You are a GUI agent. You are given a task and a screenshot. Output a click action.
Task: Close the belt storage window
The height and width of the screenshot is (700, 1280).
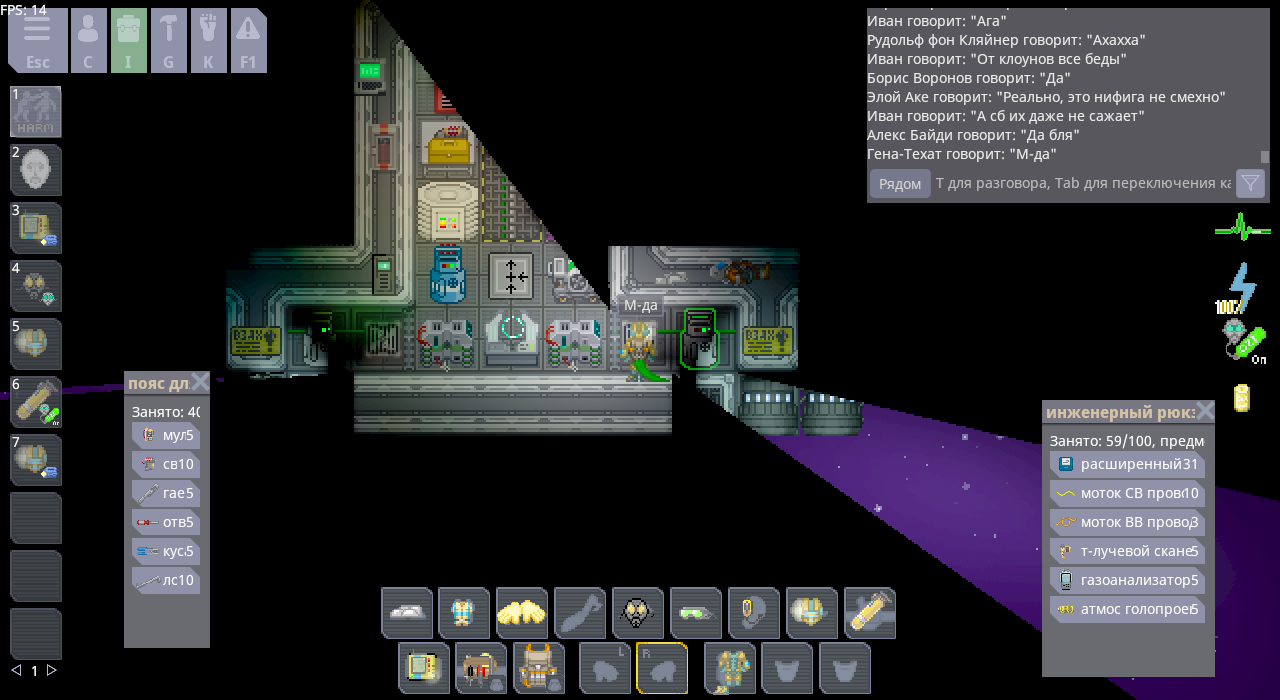pyautogui.click(x=200, y=382)
